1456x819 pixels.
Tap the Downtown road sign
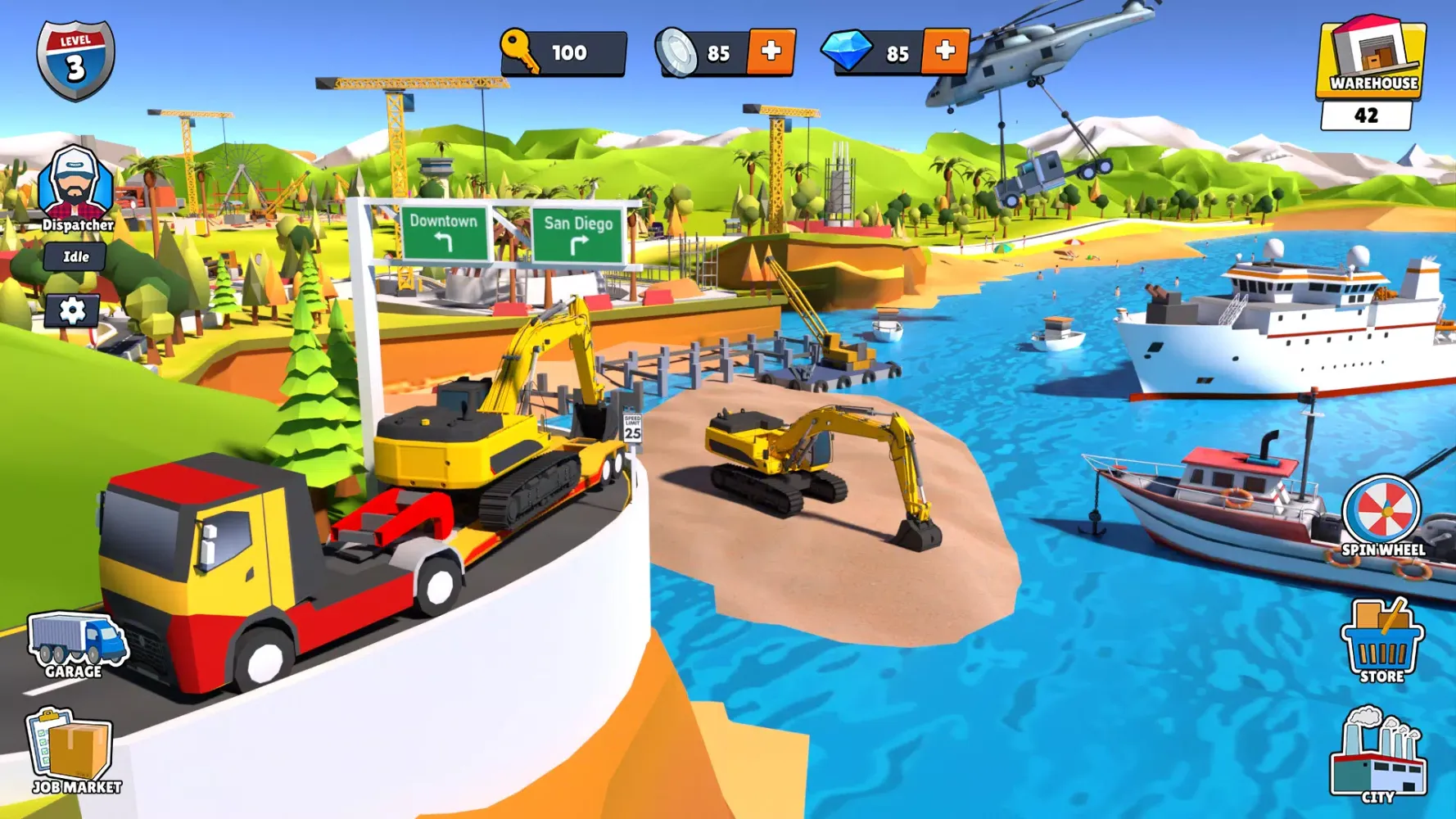coord(444,233)
